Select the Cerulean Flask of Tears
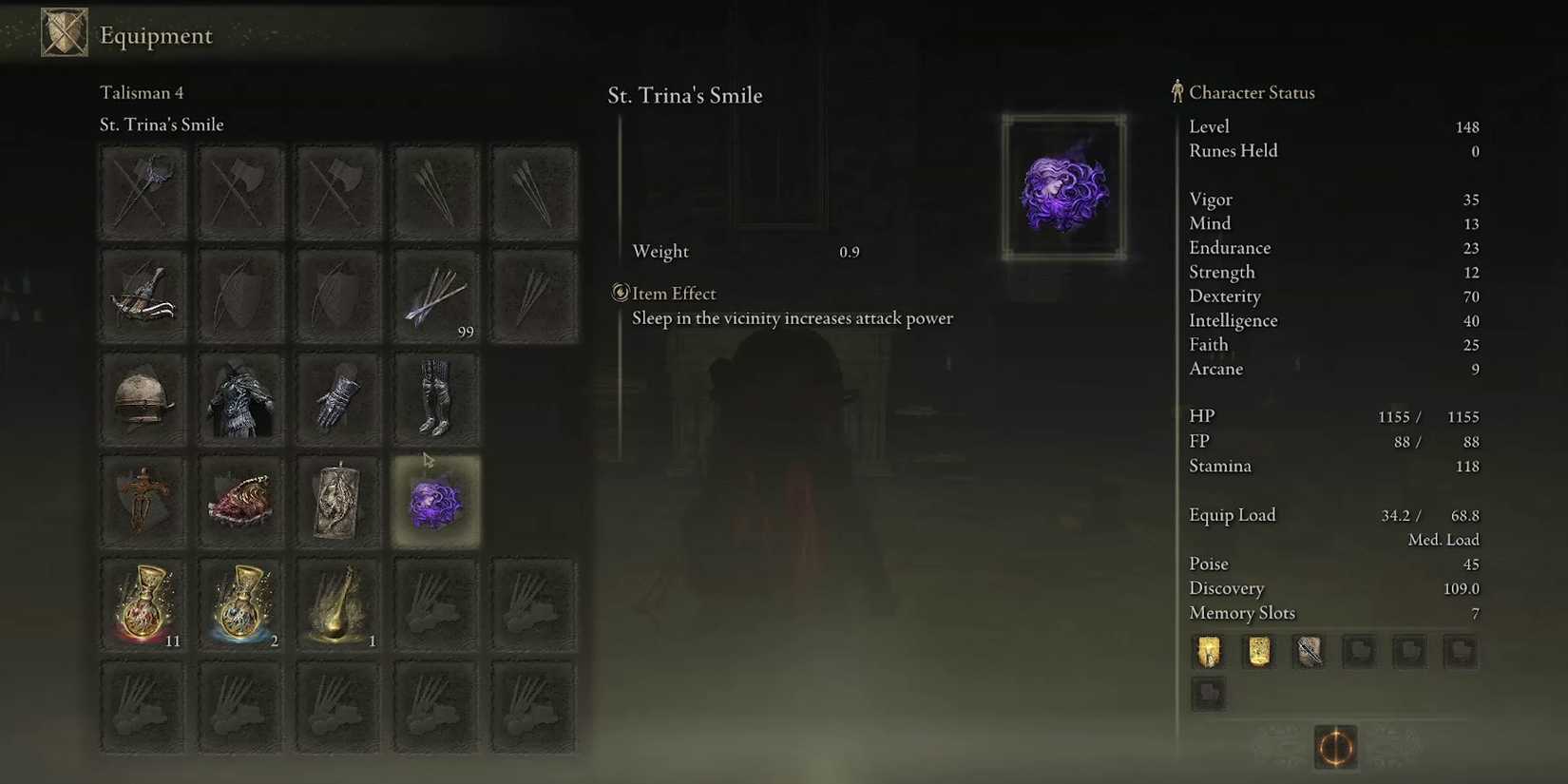Viewport: 1568px width, 784px height. [240, 603]
